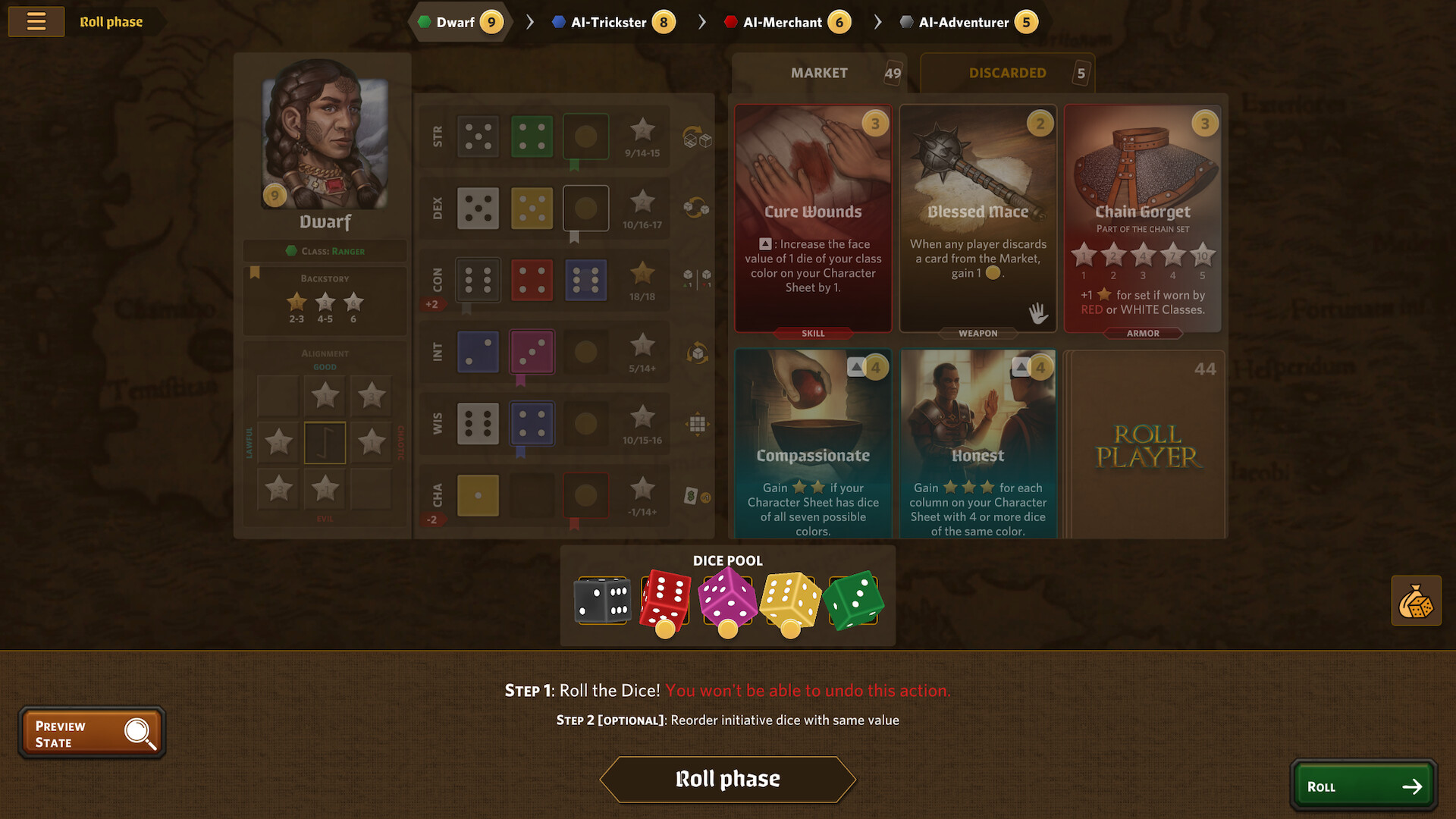Activate the STR row die-swap ability icon
This screenshot has height=819, width=1456.
tap(696, 139)
